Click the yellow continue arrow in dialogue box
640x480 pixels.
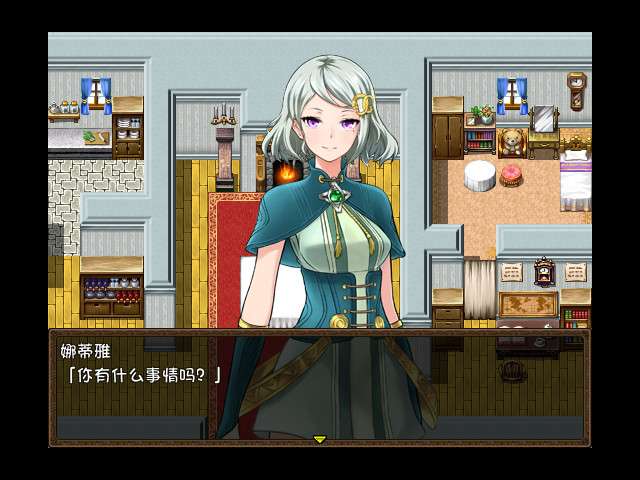point(320,439)
